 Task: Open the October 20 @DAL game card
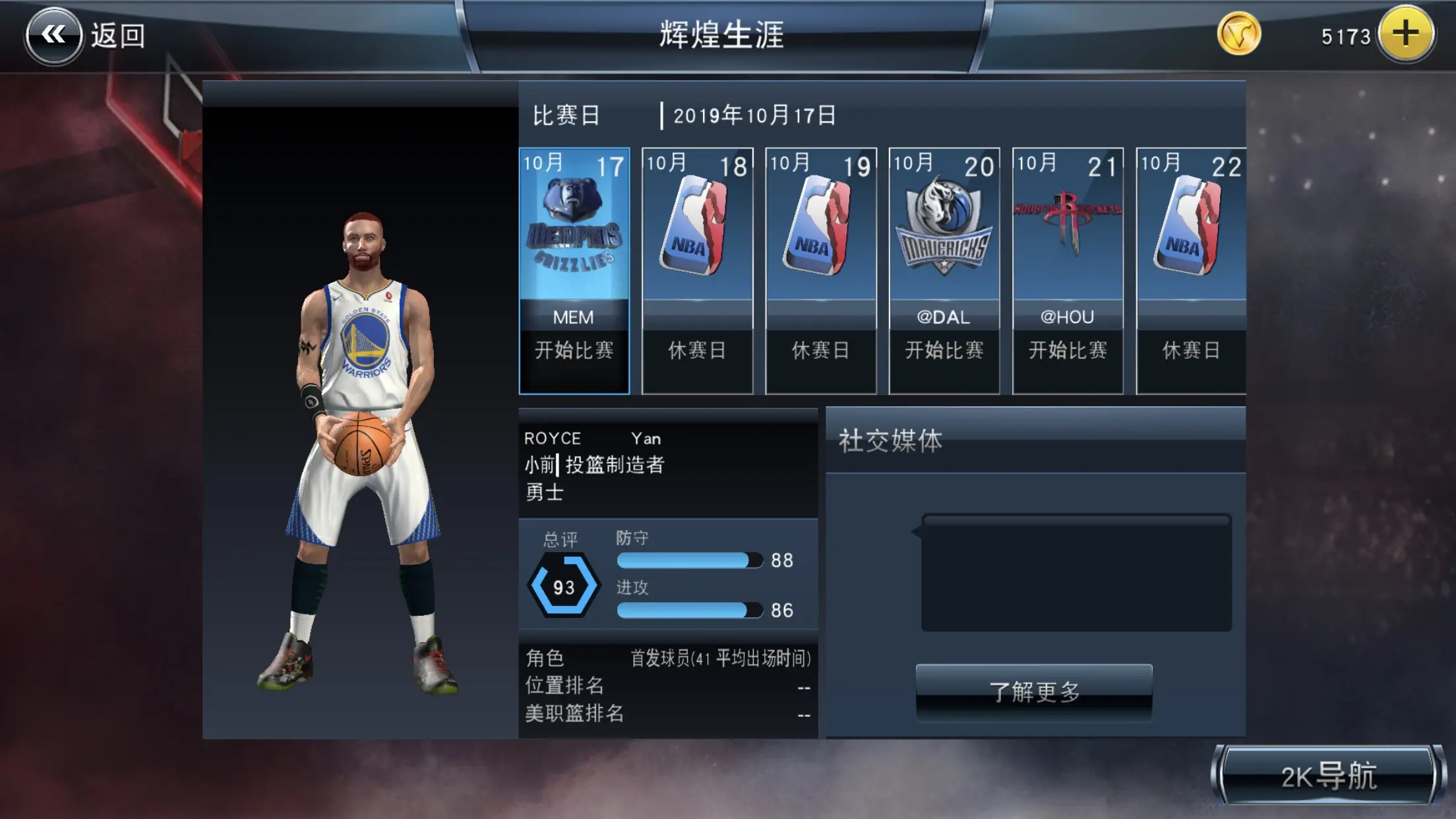pos(944,270)
